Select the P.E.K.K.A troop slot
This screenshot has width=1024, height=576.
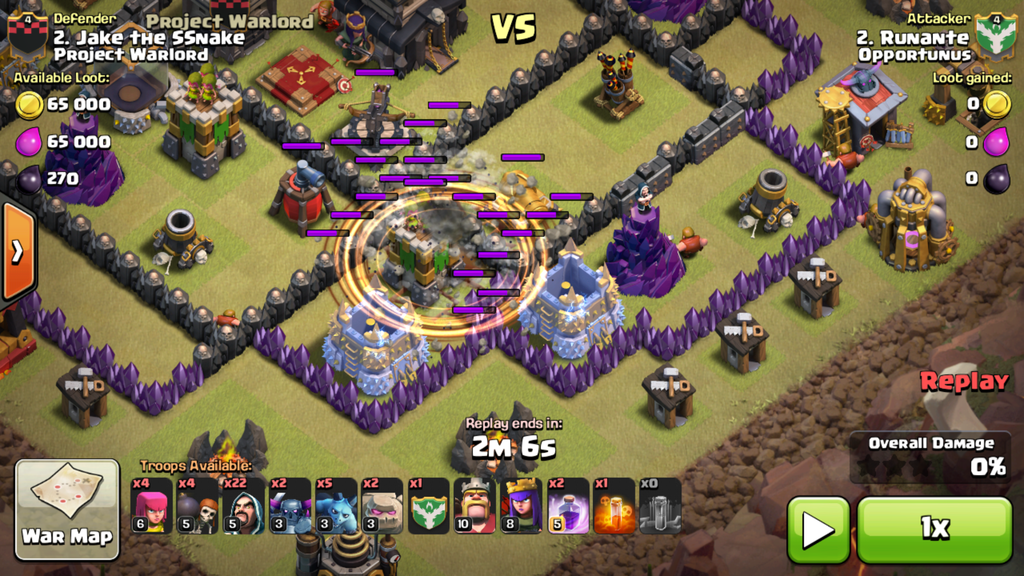tap(290, 506)
